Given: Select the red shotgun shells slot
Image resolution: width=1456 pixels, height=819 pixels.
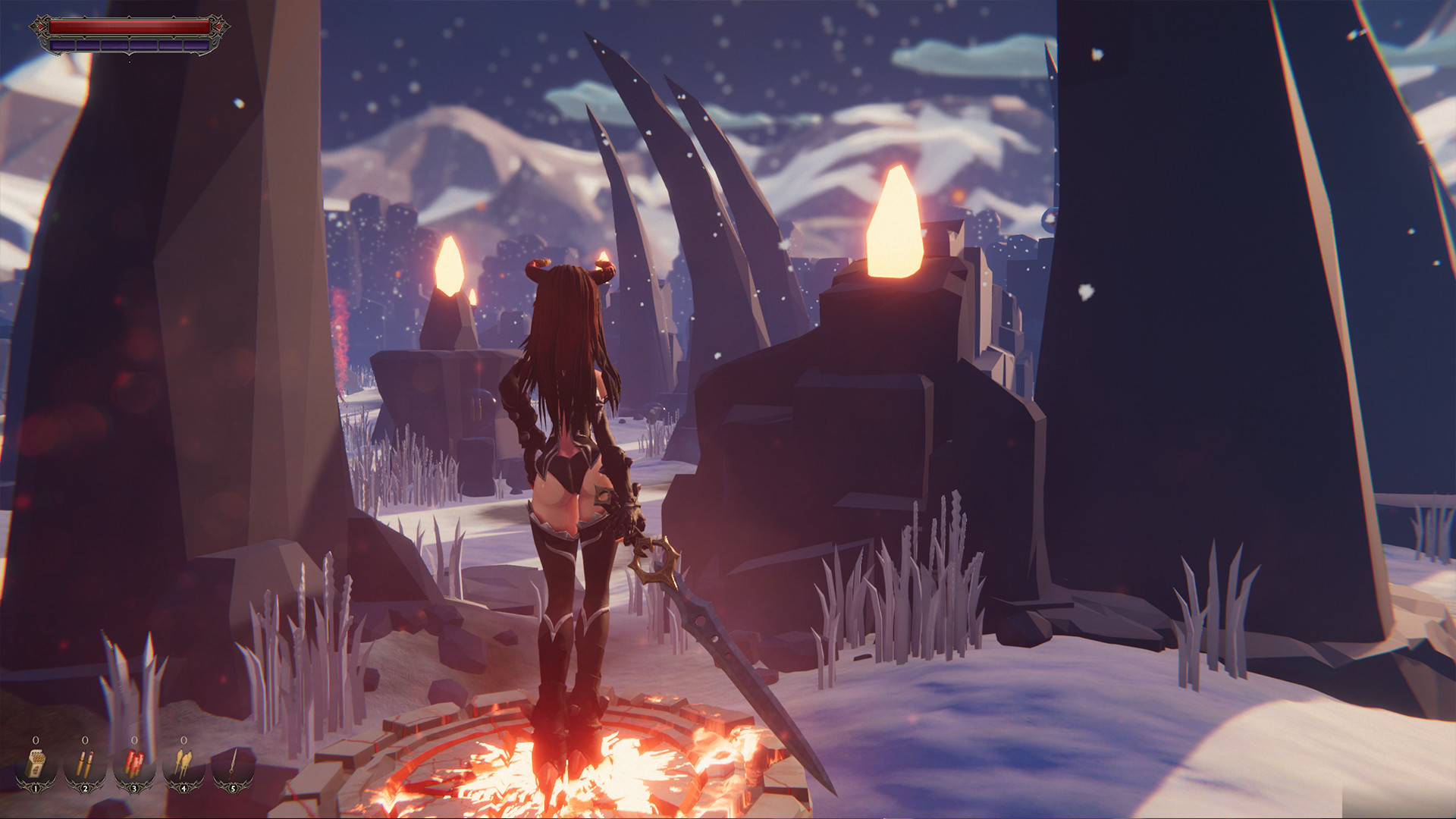Looking at the screenshot, I should 134,764.
